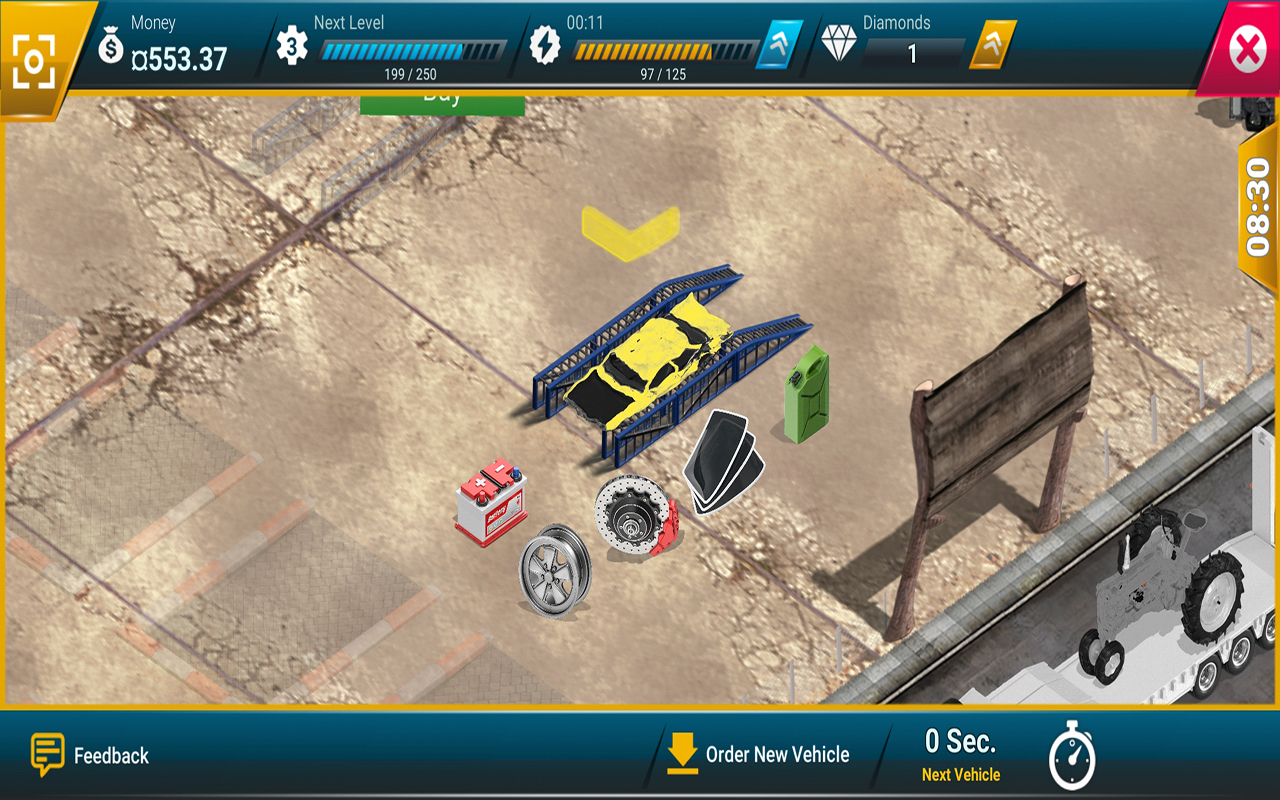Viewport: 1280px width, 800px height.
Task: Pick up the red car battery
Action: tap(492, 503)
